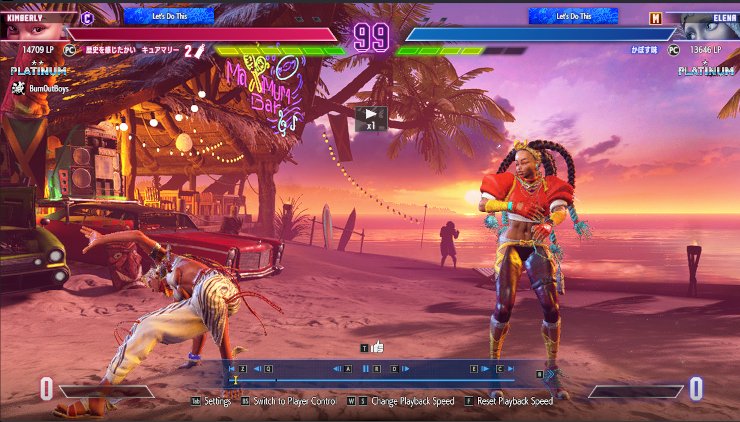This screenshot has width=740, height=422.
Task: Jump to the very start of the replay
Action: pyautogui.click(x=232, y=369)
